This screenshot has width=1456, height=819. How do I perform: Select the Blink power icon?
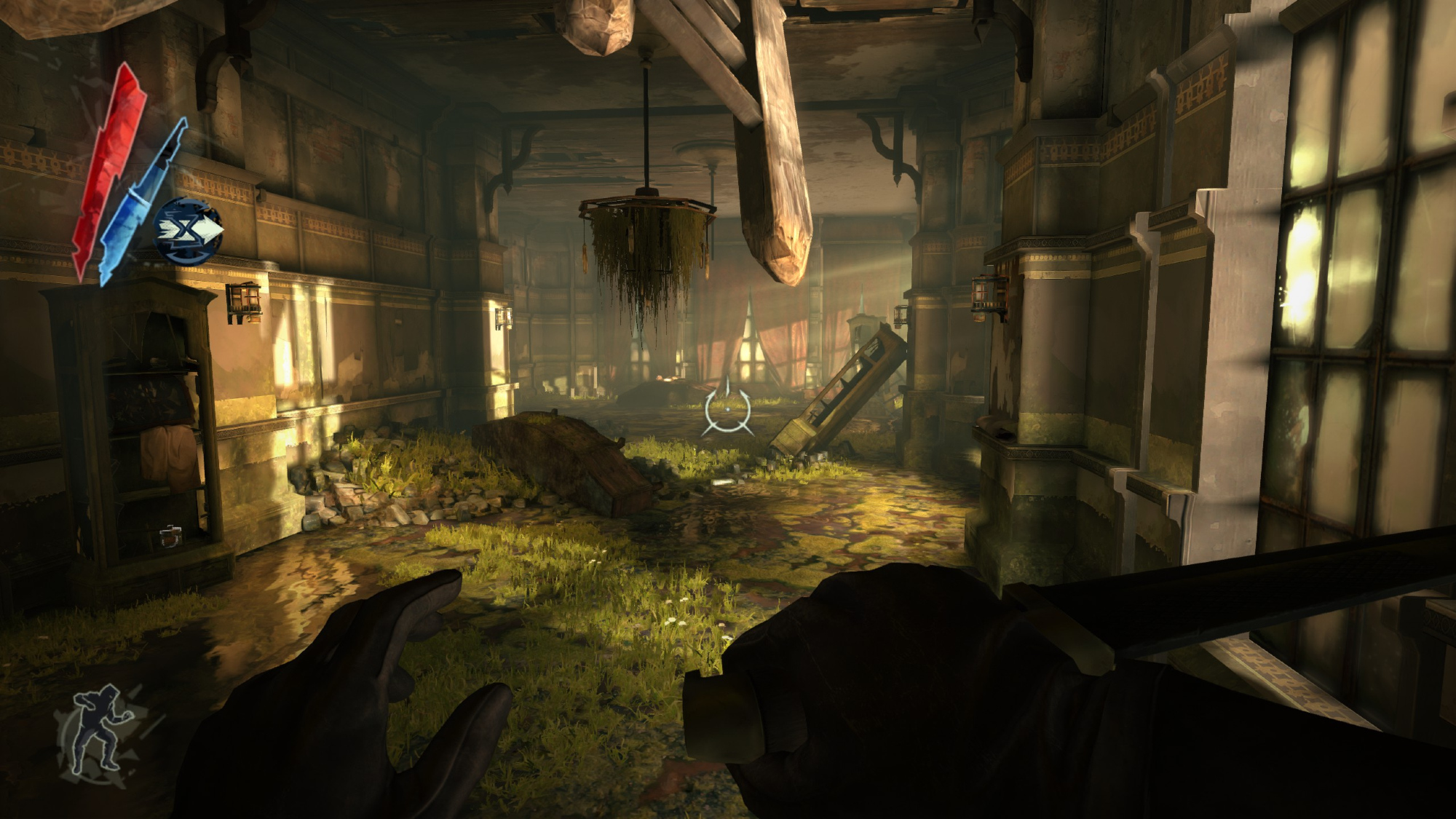[x=188, y=231]
